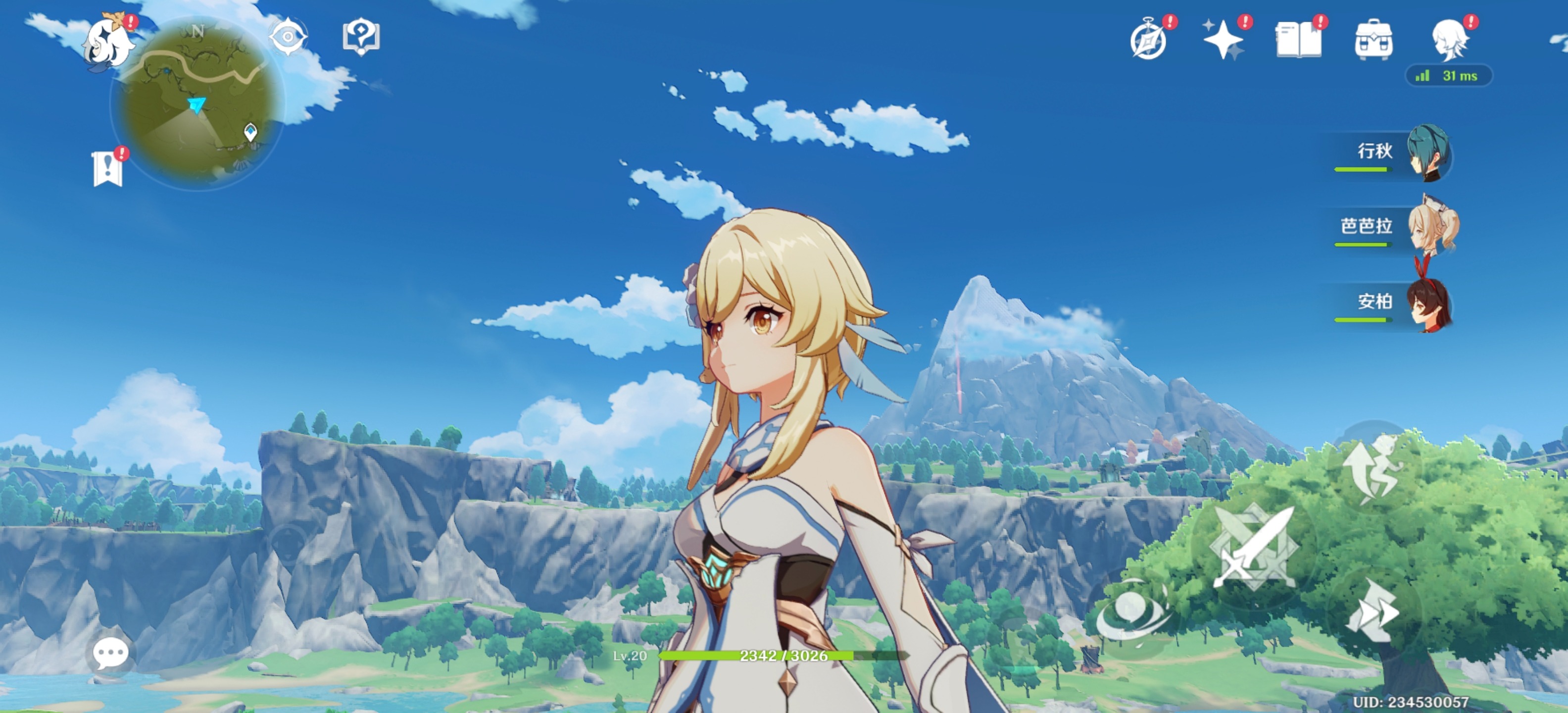
Task: Toggle the elemental sight eye icon
Action: (x=287, y=37)
